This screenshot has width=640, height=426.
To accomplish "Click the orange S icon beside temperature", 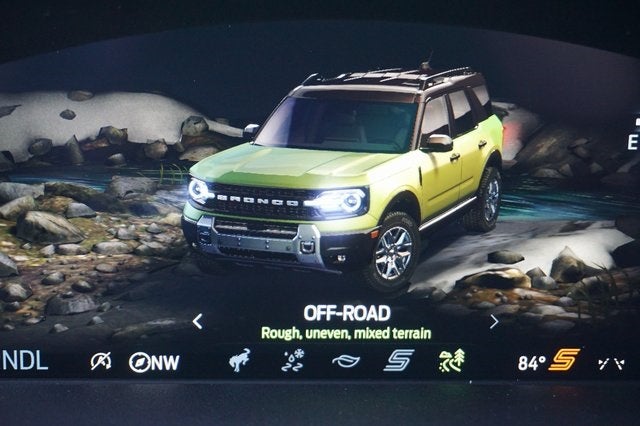I will [565, 360].
